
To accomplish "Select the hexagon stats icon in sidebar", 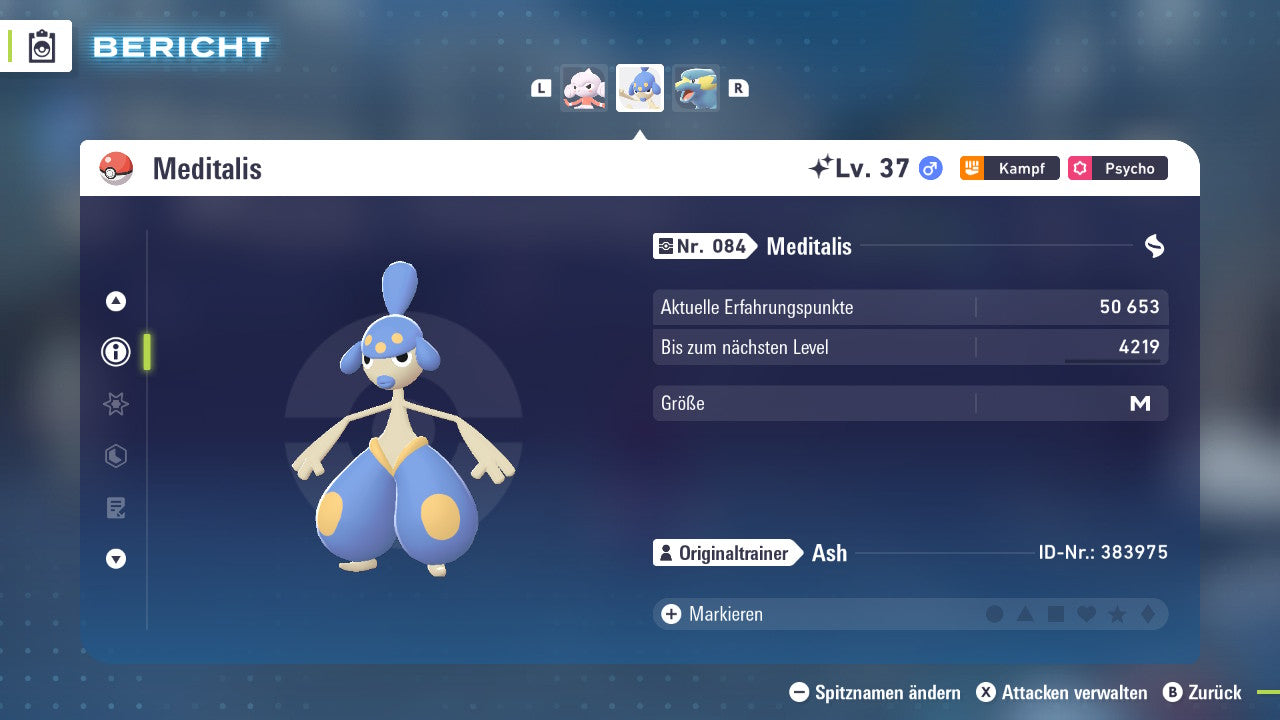I will point(115,456).
